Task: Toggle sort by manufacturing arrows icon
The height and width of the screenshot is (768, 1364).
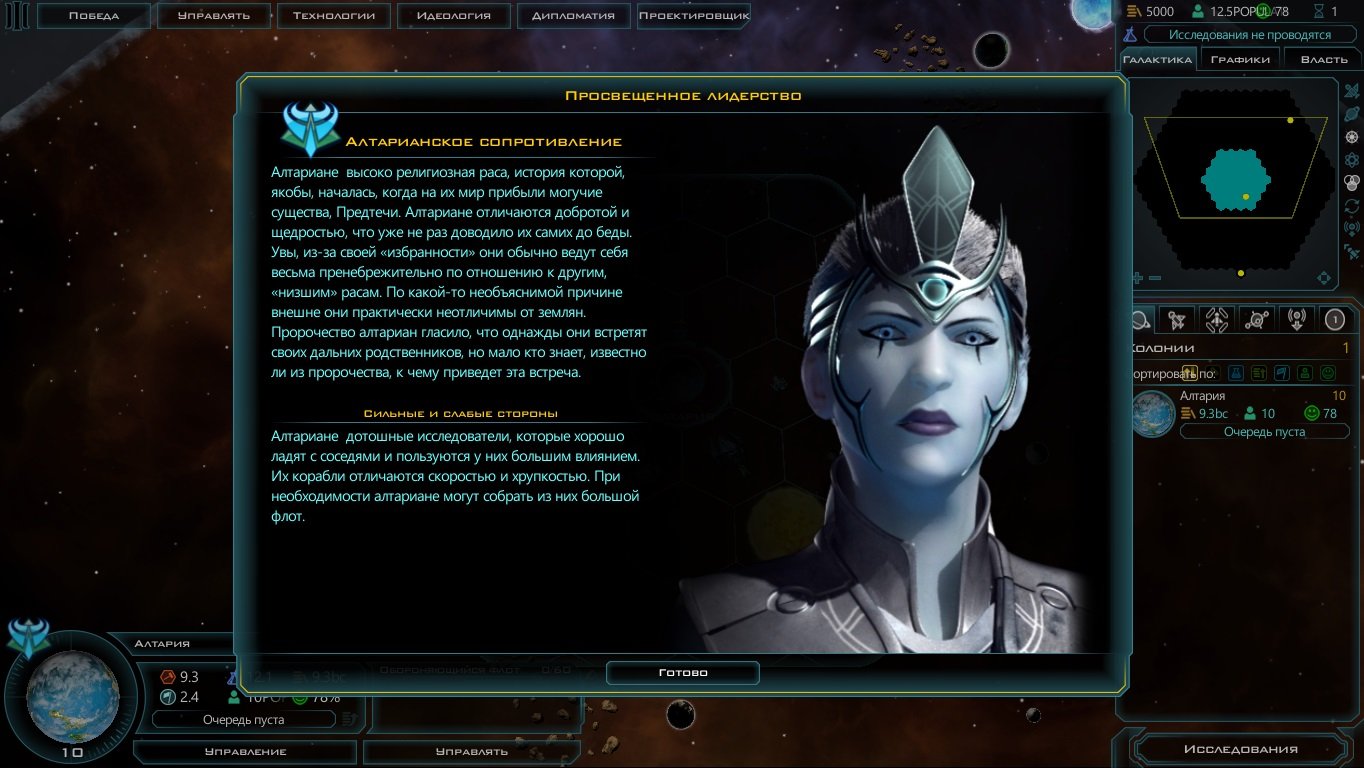Action: [1258, 372]
